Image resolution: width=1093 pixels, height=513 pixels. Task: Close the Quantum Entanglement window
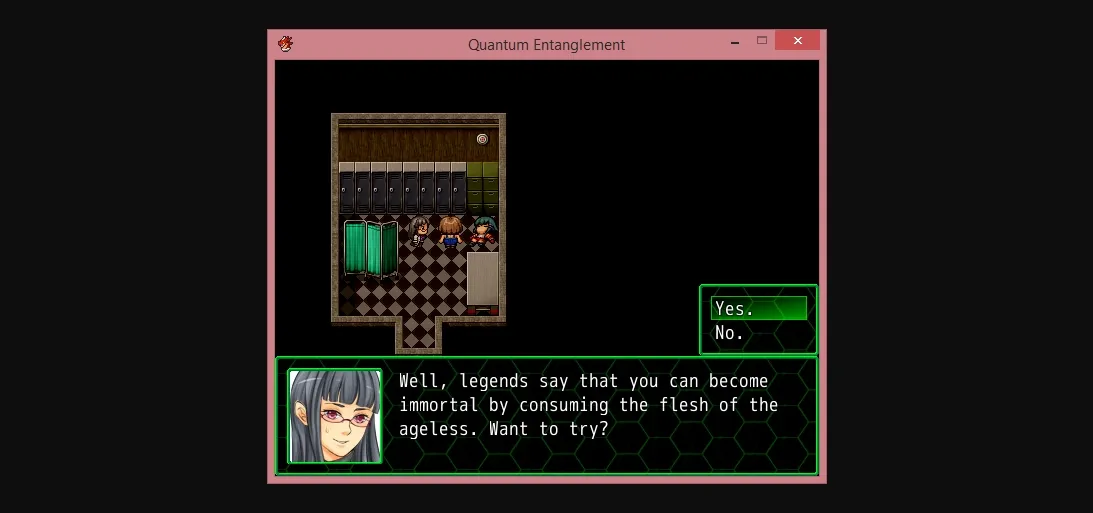coord(797,41)
